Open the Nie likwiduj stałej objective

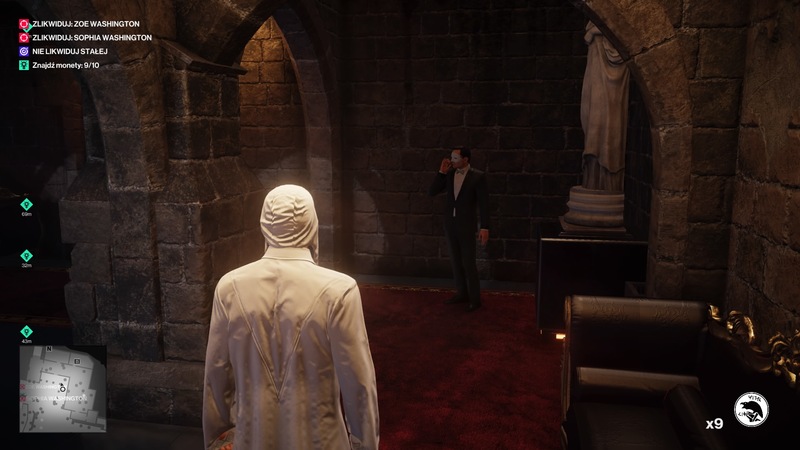pos(69,51)
